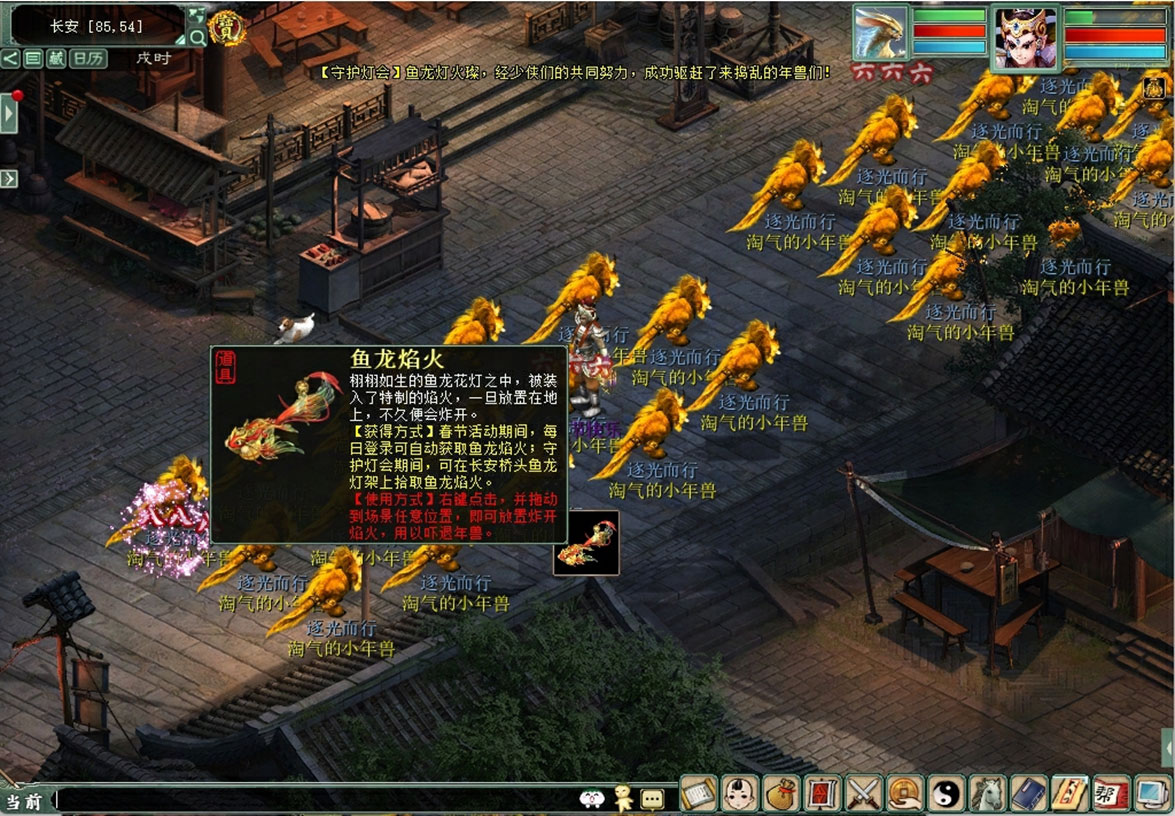1175x816 pixels.
Task: Open the computer monitor system icon
Action: pos(1150,793)
